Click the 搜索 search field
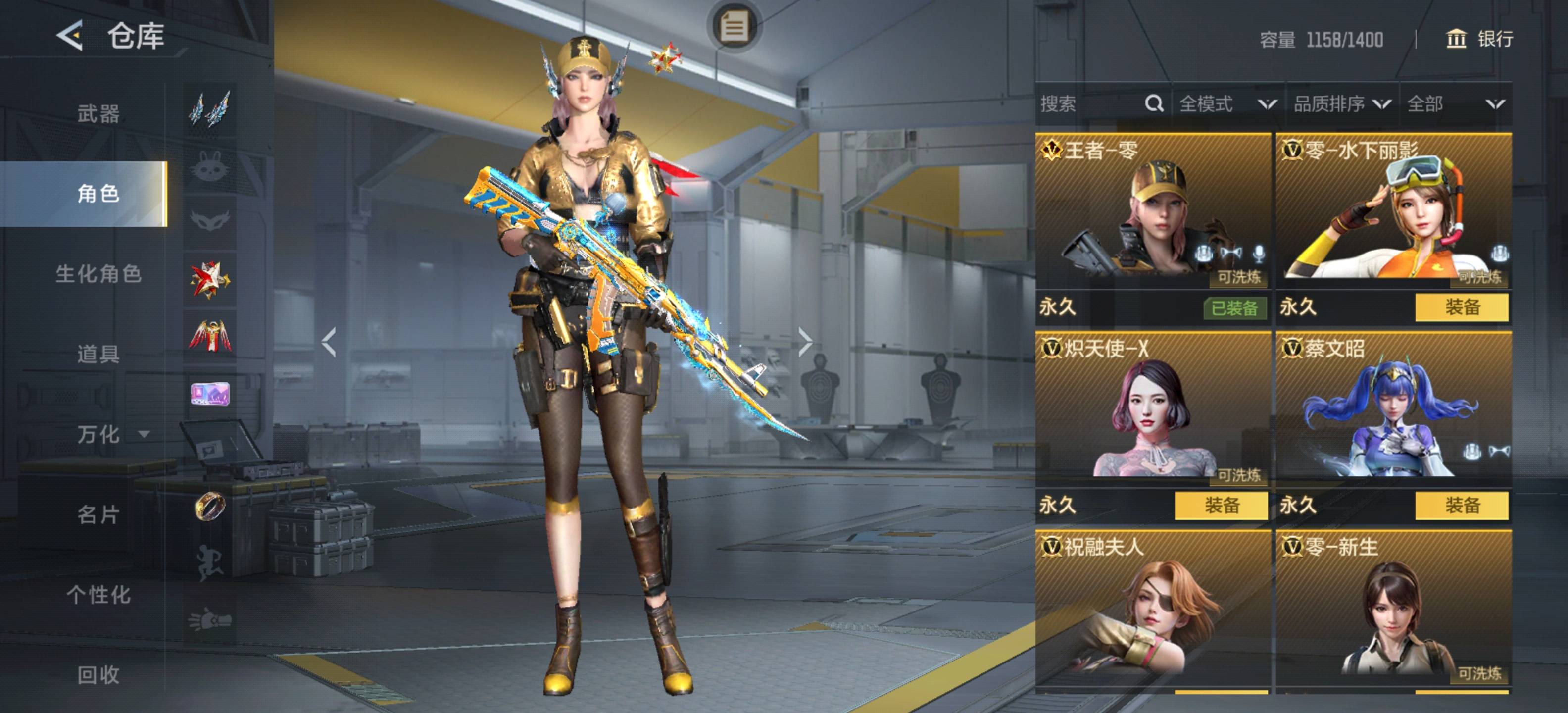This screenshot has height=713, width=1568. click(1089, 104)
